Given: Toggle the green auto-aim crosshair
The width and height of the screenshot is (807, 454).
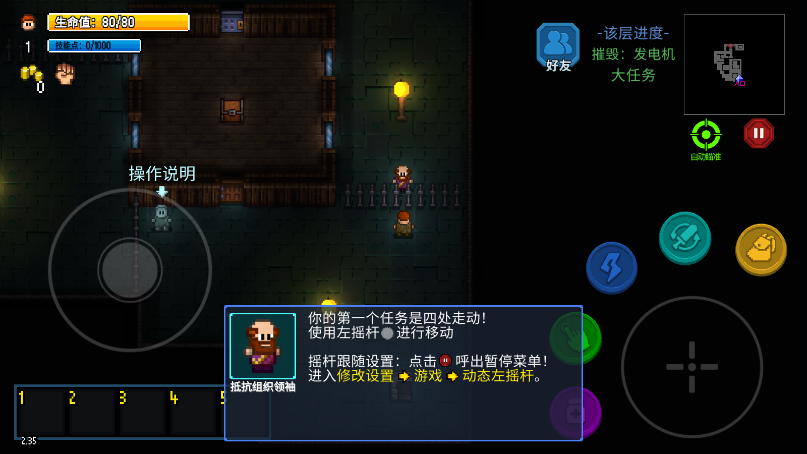Looking at the screenshot, I should [706, 135].
